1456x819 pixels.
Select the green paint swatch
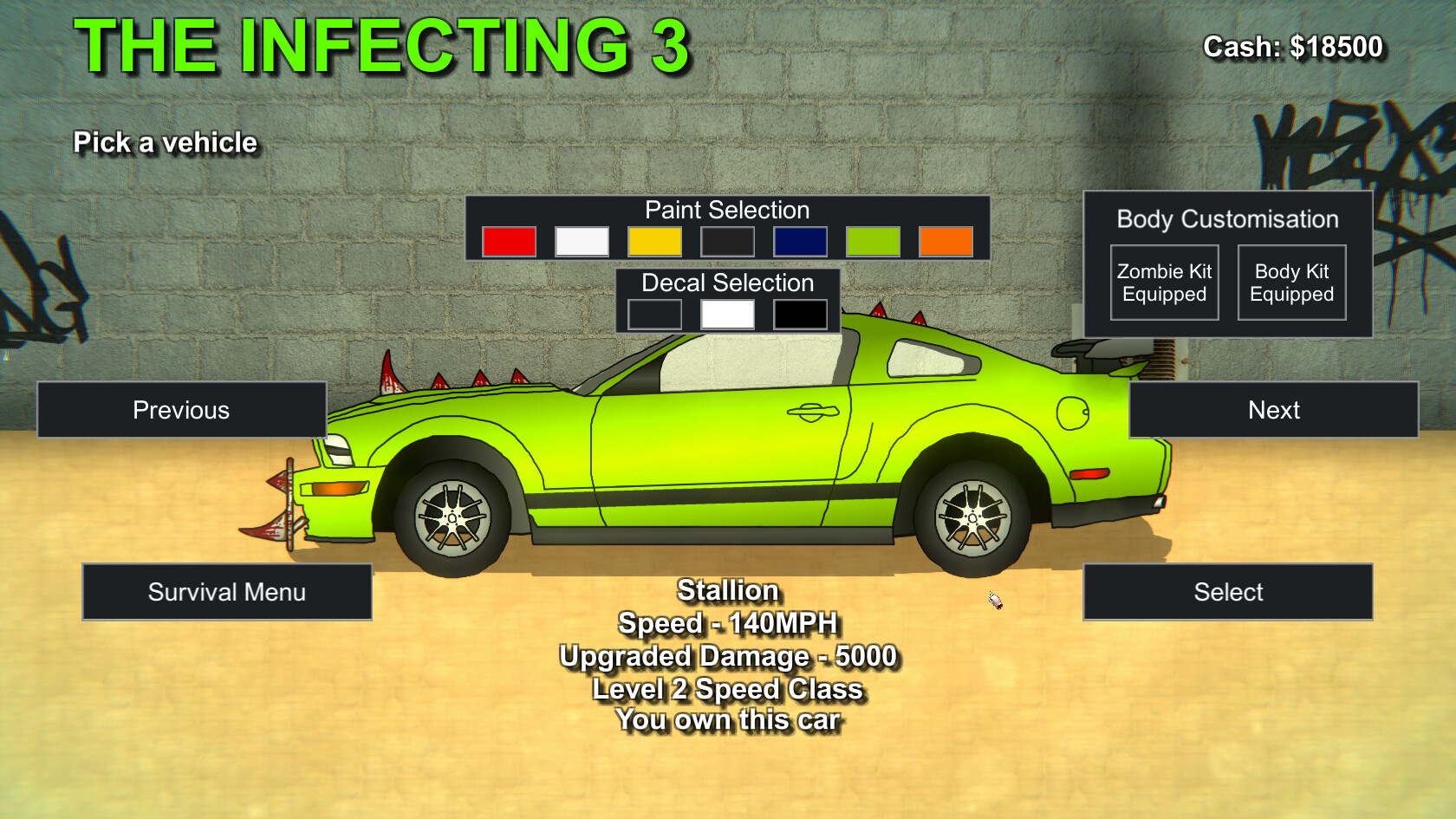click(x=873, y=241)
